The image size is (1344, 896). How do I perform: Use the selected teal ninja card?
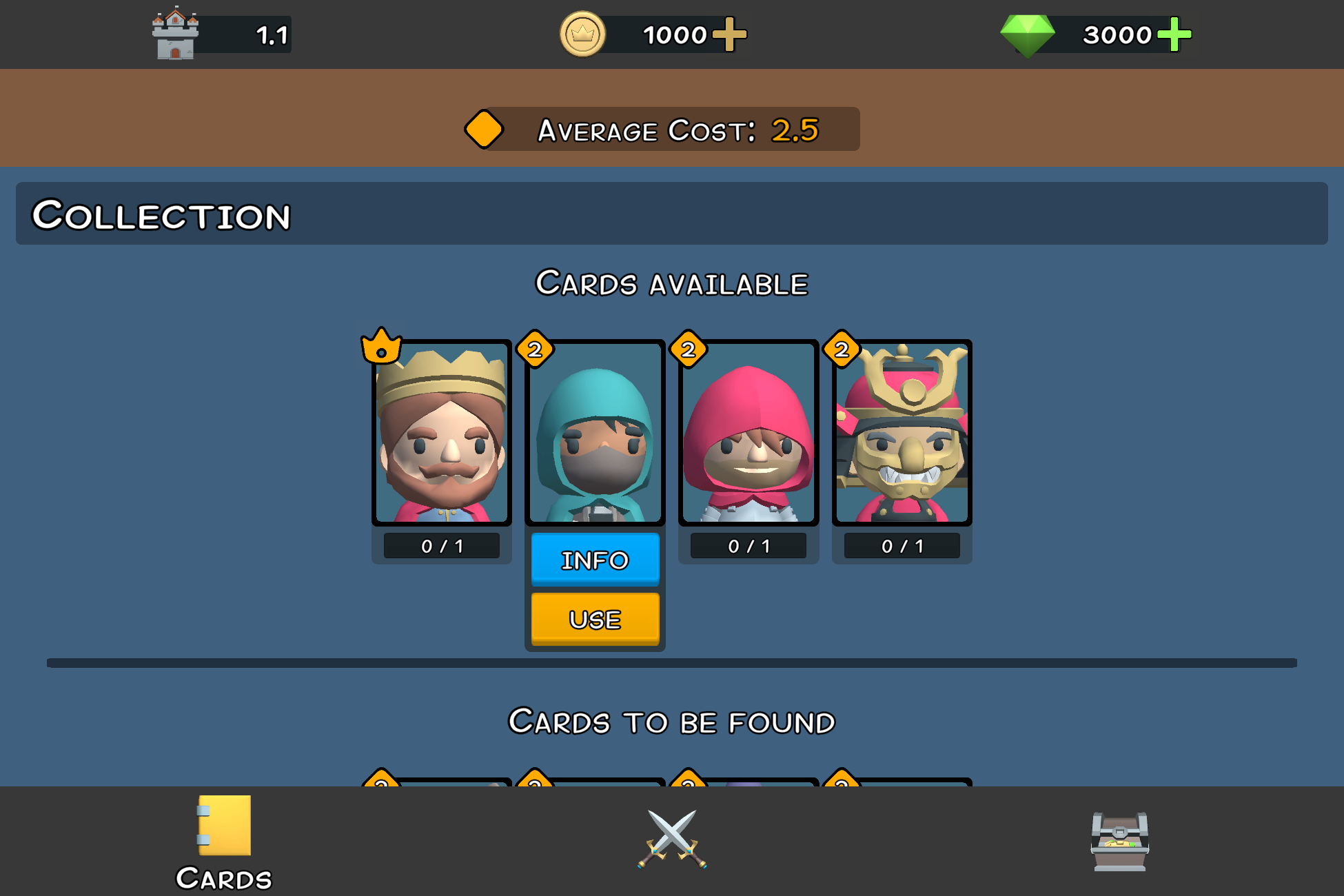point(595,619)
